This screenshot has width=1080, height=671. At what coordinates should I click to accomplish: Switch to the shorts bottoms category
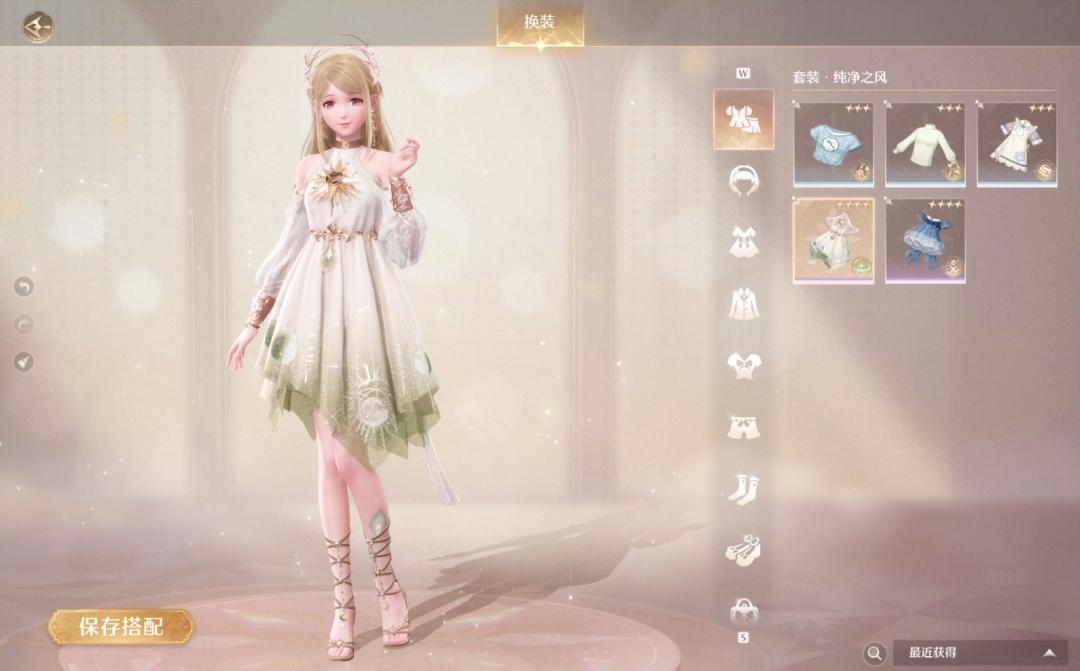[x=743, y=426]
